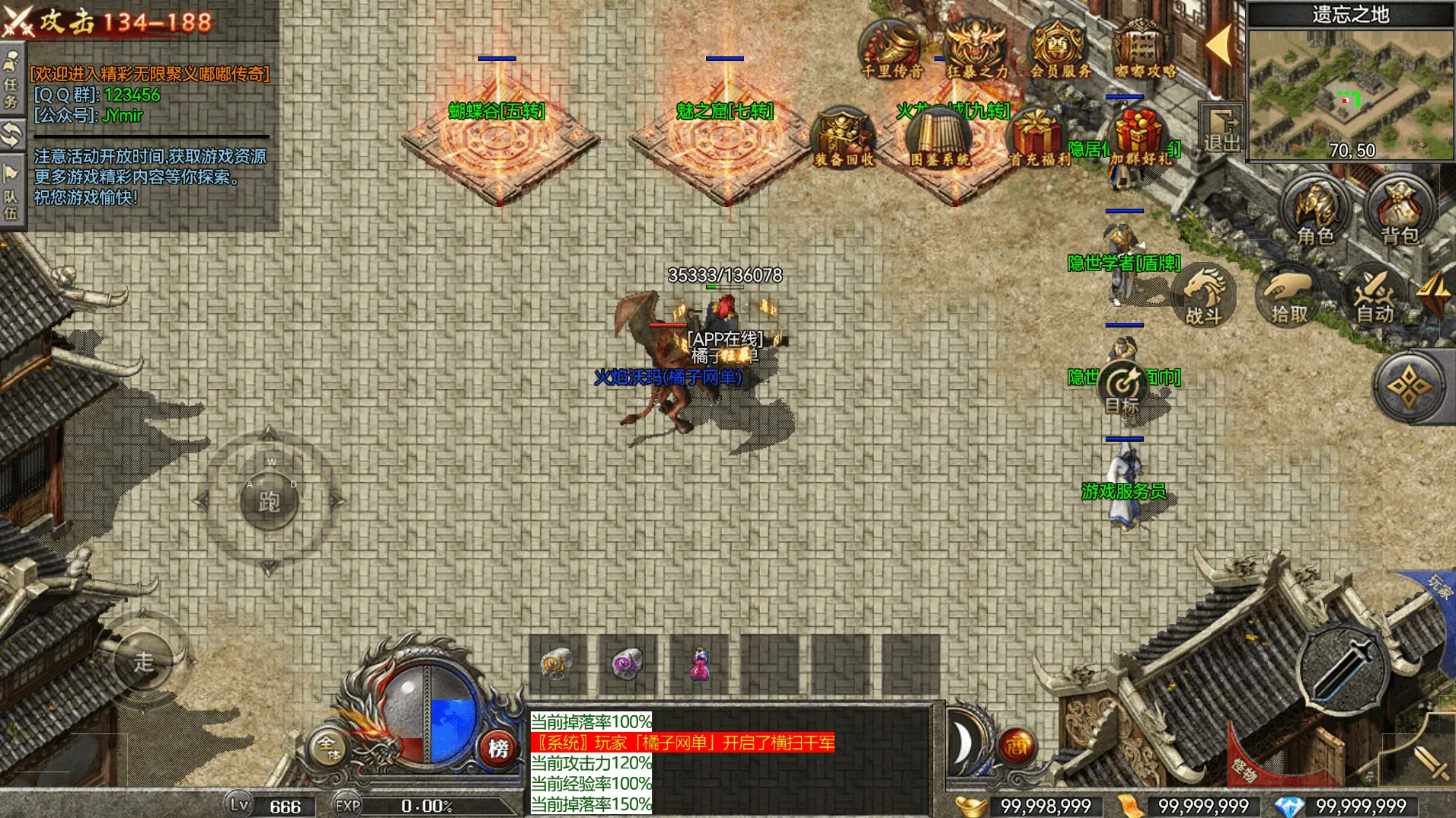This screenshot has width=1456, height=818.
Task: Open 装备回收 equipment recycling
Action: point(844,137)
